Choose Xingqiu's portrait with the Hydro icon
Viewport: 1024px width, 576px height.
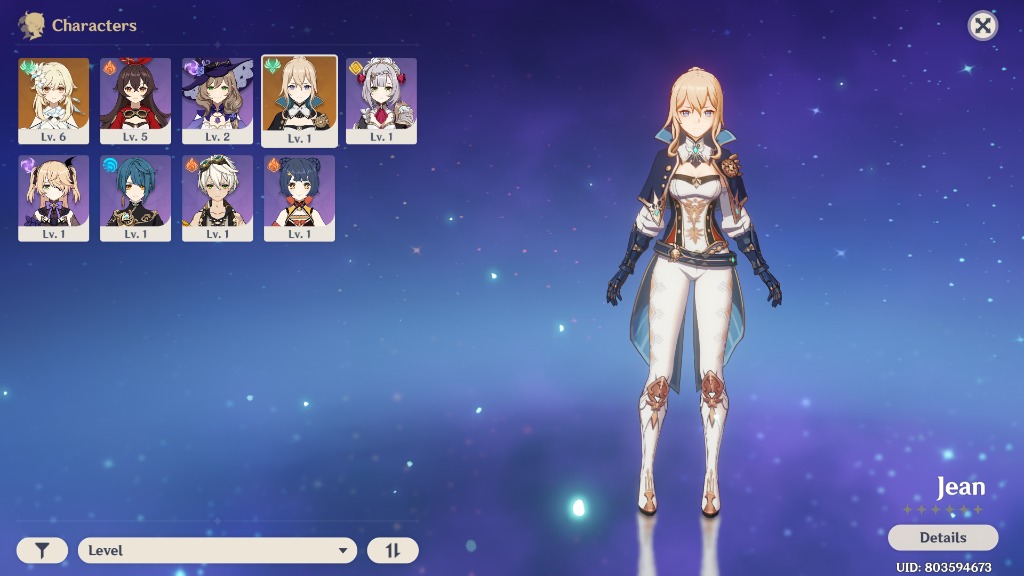(x=136, y=197)
